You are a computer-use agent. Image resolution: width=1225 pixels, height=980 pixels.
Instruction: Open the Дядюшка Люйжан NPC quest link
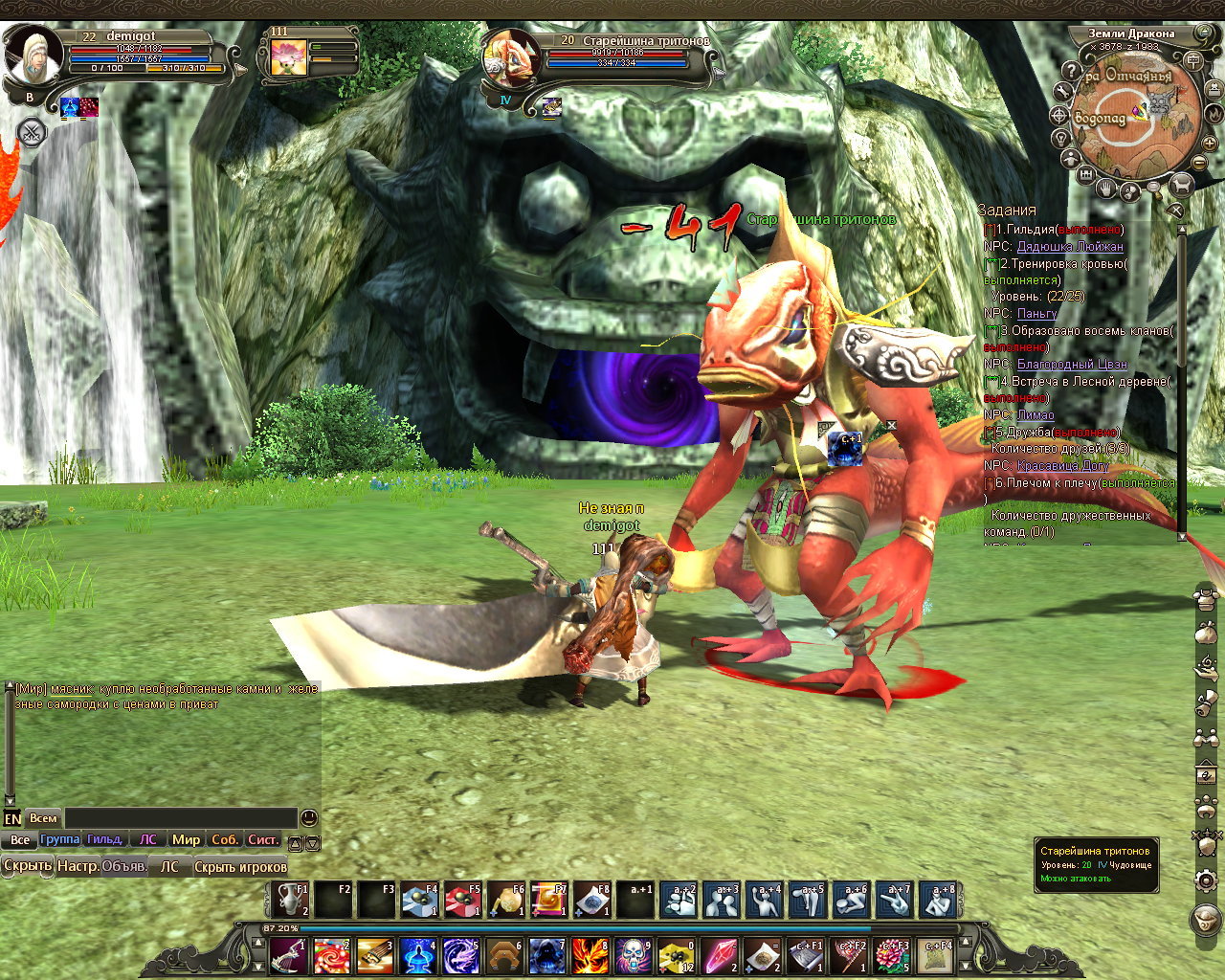coord(1069,247)
